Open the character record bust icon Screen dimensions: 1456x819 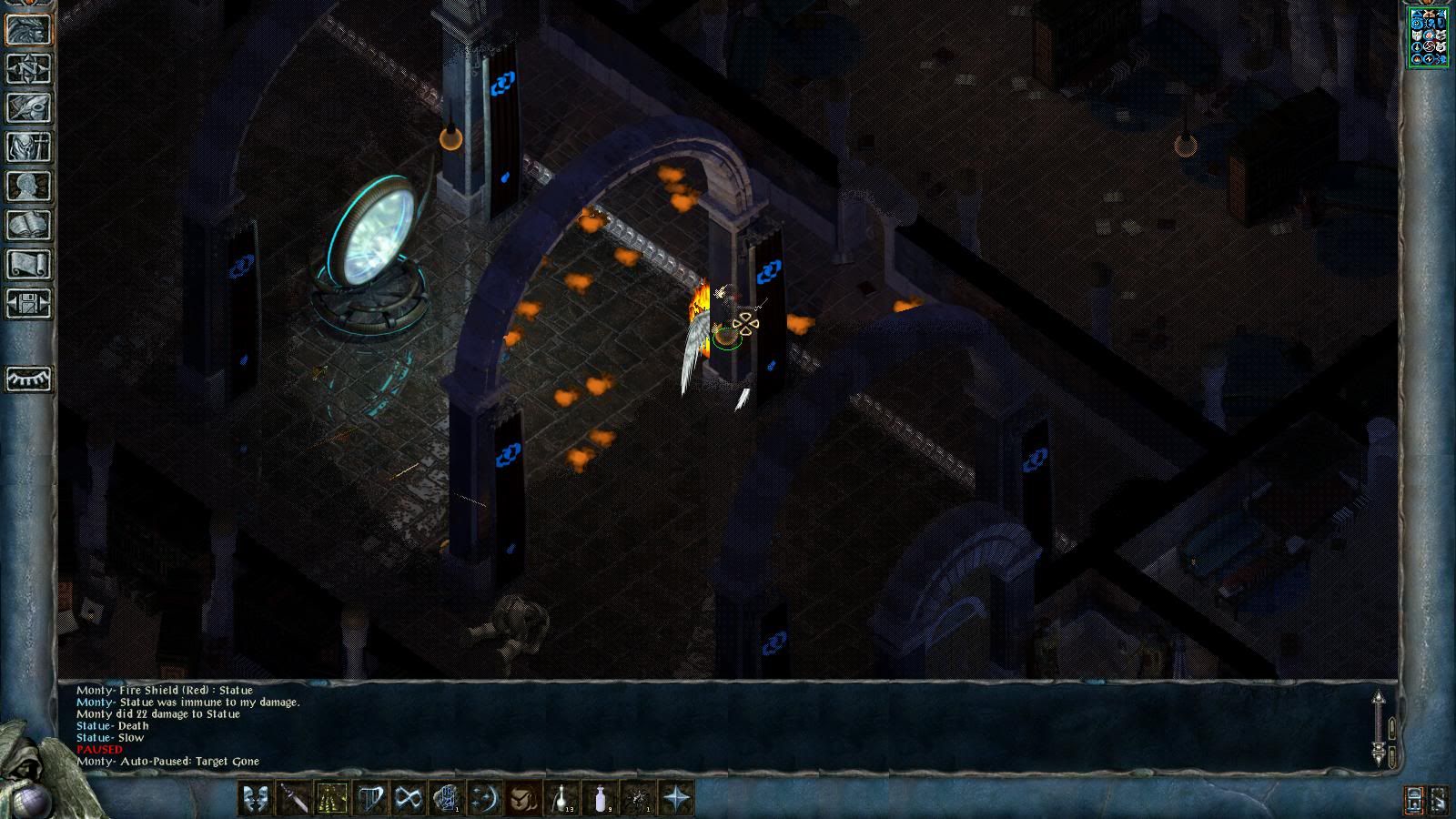[28, 186]
